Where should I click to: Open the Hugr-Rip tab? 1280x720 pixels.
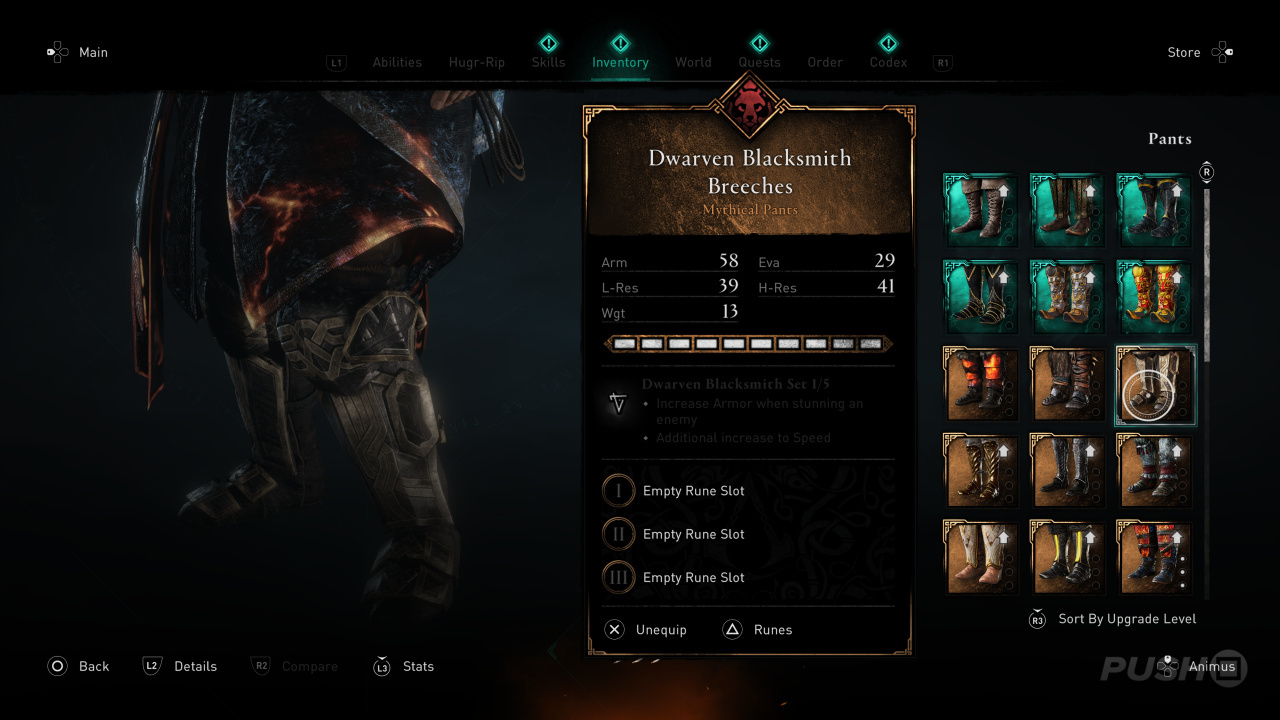(x=477, y=62)
